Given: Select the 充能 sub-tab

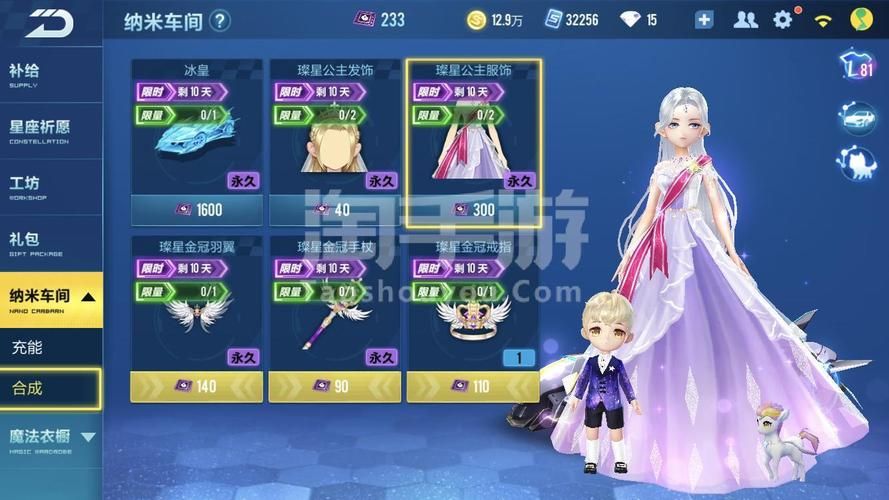Looking at the screenshot, I should pyautogui.click(x=50, y=348).
